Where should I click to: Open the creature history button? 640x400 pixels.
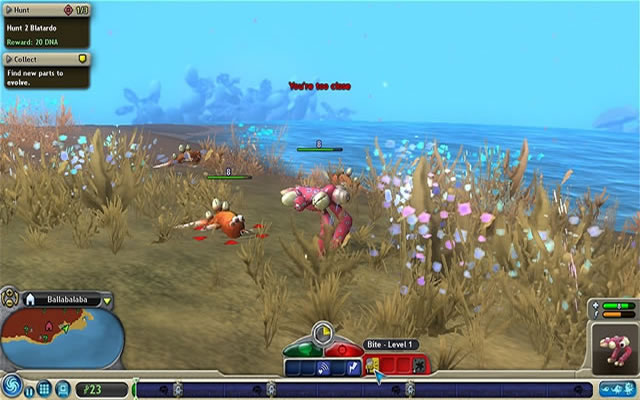(x=619, y=388)
